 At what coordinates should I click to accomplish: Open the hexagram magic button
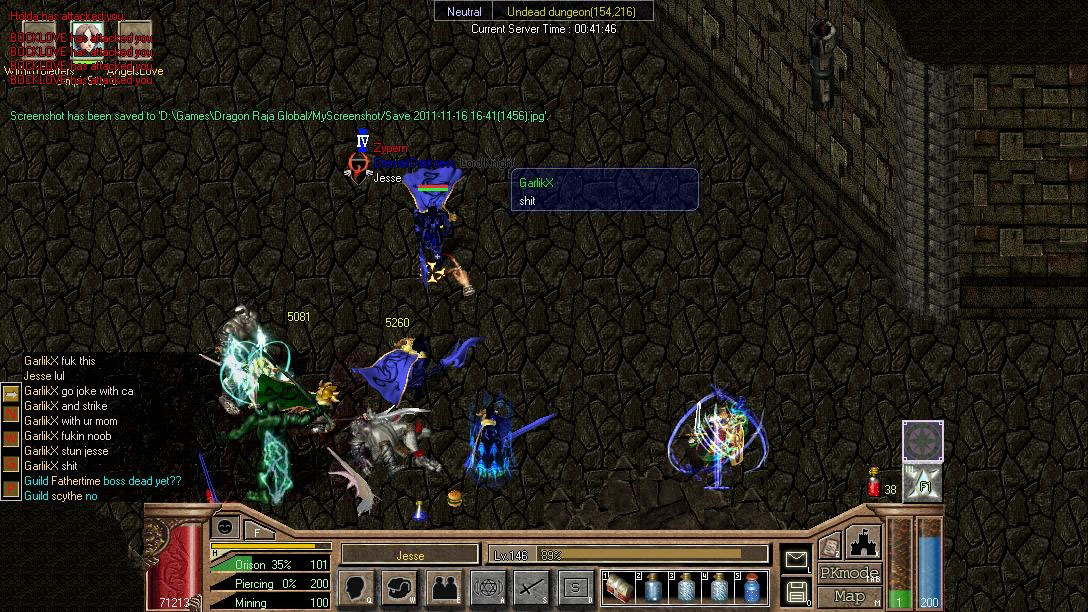click(x=488, y=587)
